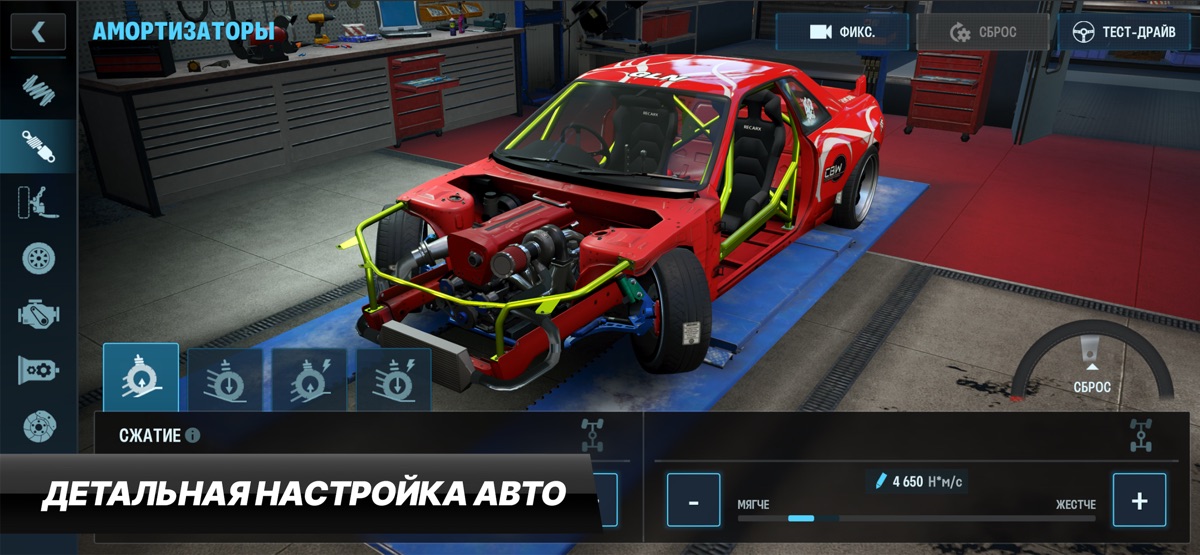Choose the lightning down-arrow damper tab
The image size is (1200, 555).
[394, 379]
